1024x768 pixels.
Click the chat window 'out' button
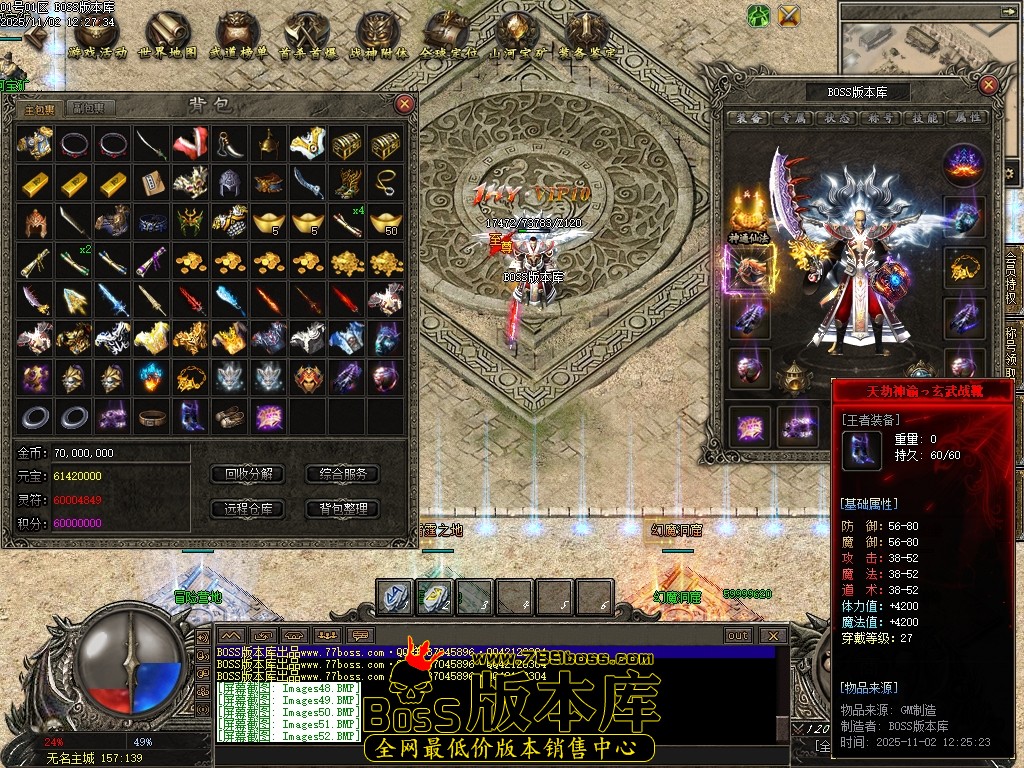(738, 635)
